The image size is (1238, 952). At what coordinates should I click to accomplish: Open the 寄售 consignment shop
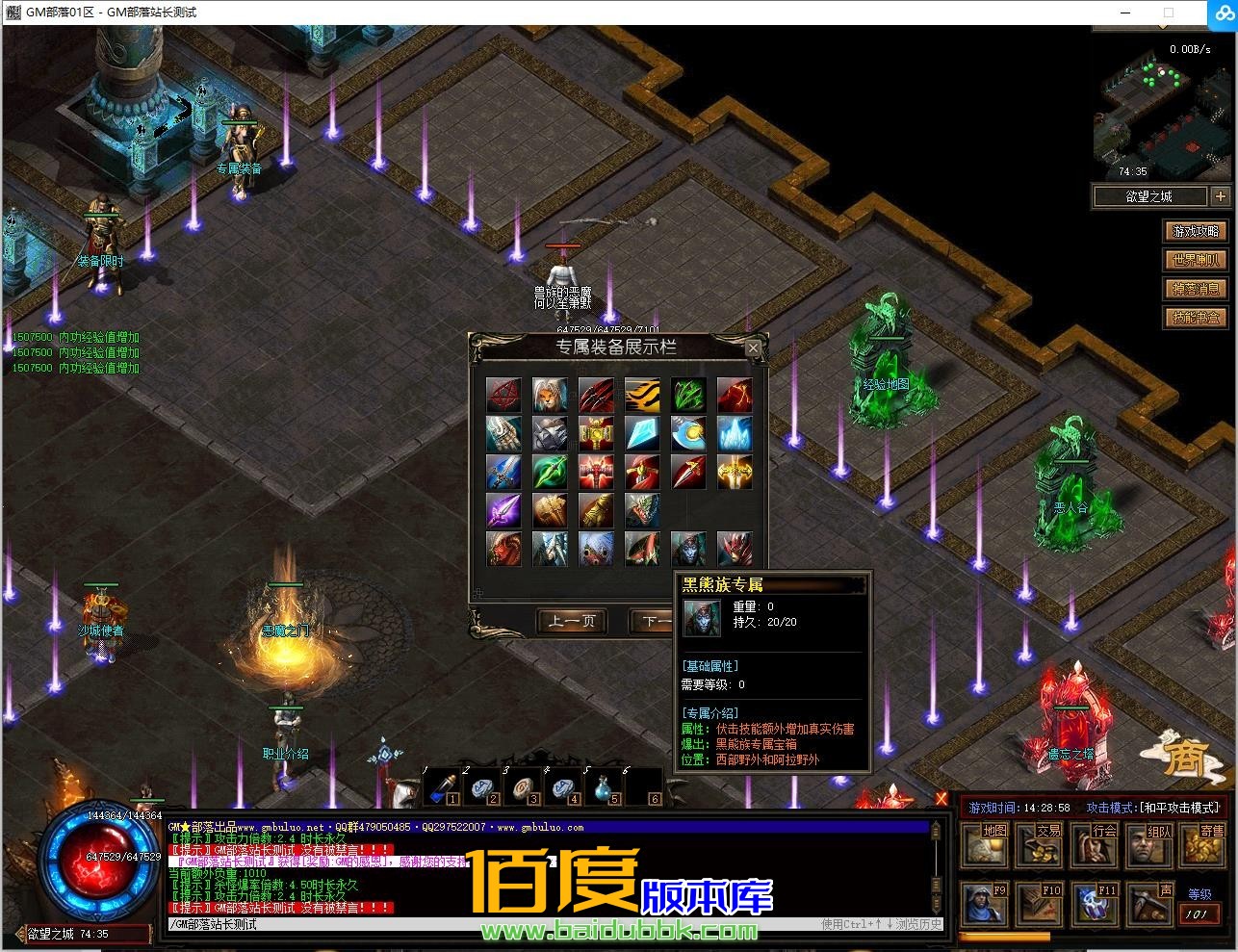1203,845
